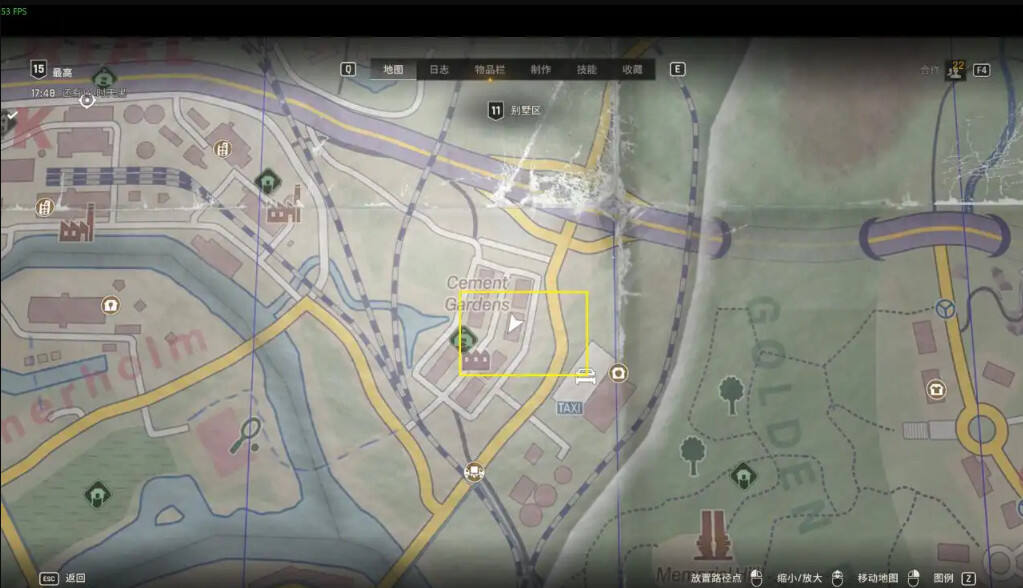Select the metro station marker on yellow road
Viewport: 1023px width, 588px height.
pyautogui.click(x=475, y=471)
